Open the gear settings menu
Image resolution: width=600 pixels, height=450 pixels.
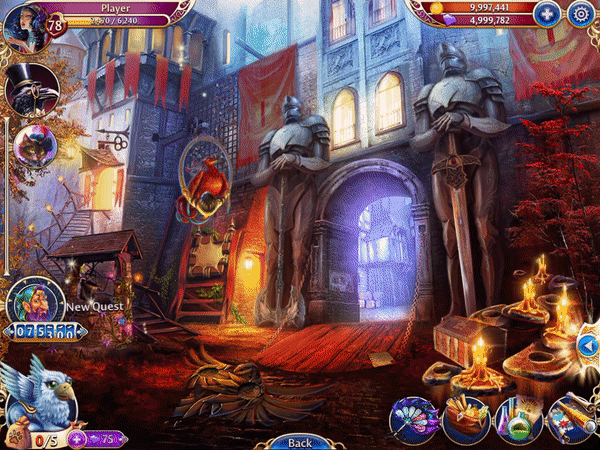580,14
